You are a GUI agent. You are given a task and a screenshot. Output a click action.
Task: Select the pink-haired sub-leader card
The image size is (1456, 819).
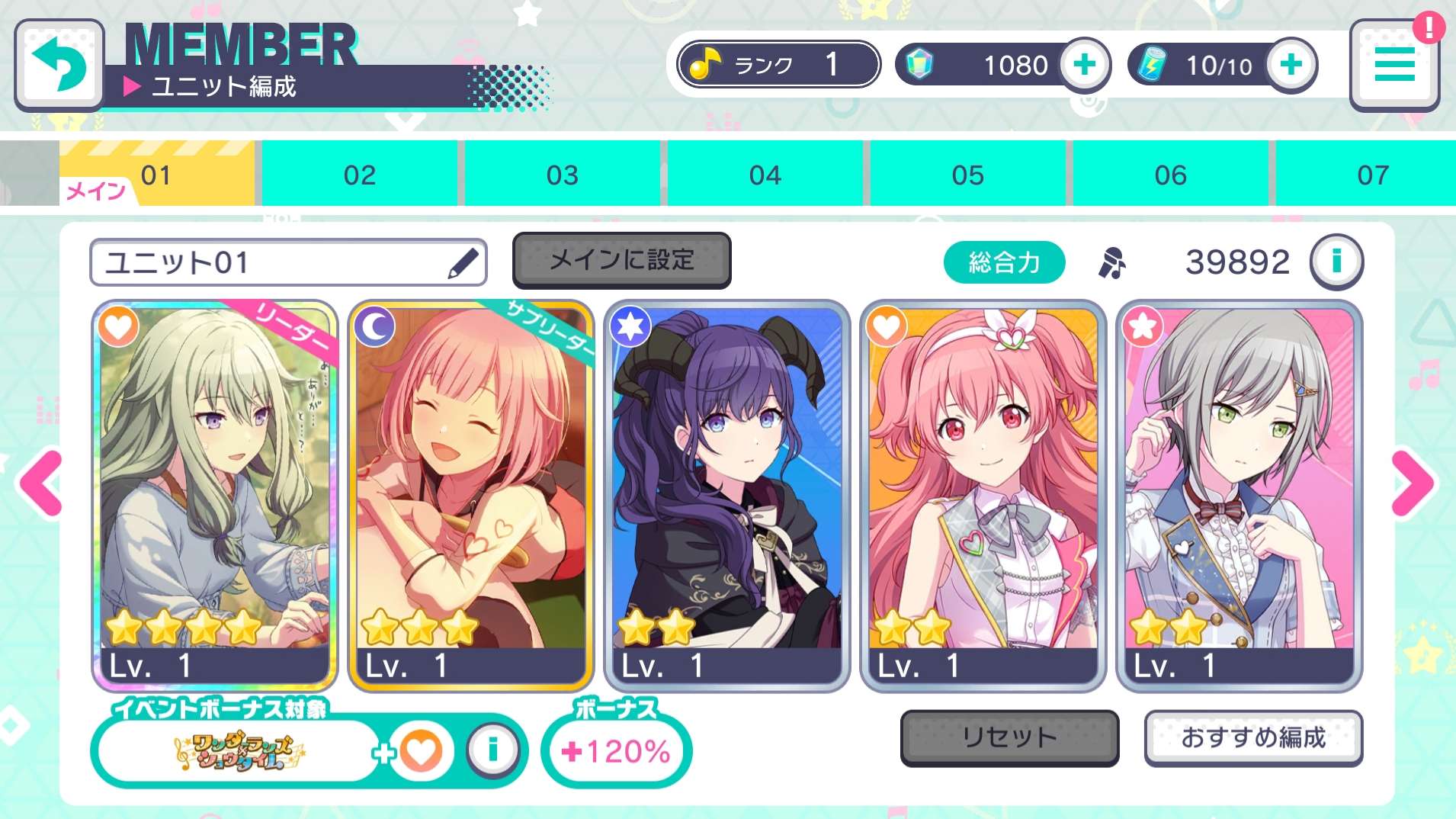(x=470, y=496)
